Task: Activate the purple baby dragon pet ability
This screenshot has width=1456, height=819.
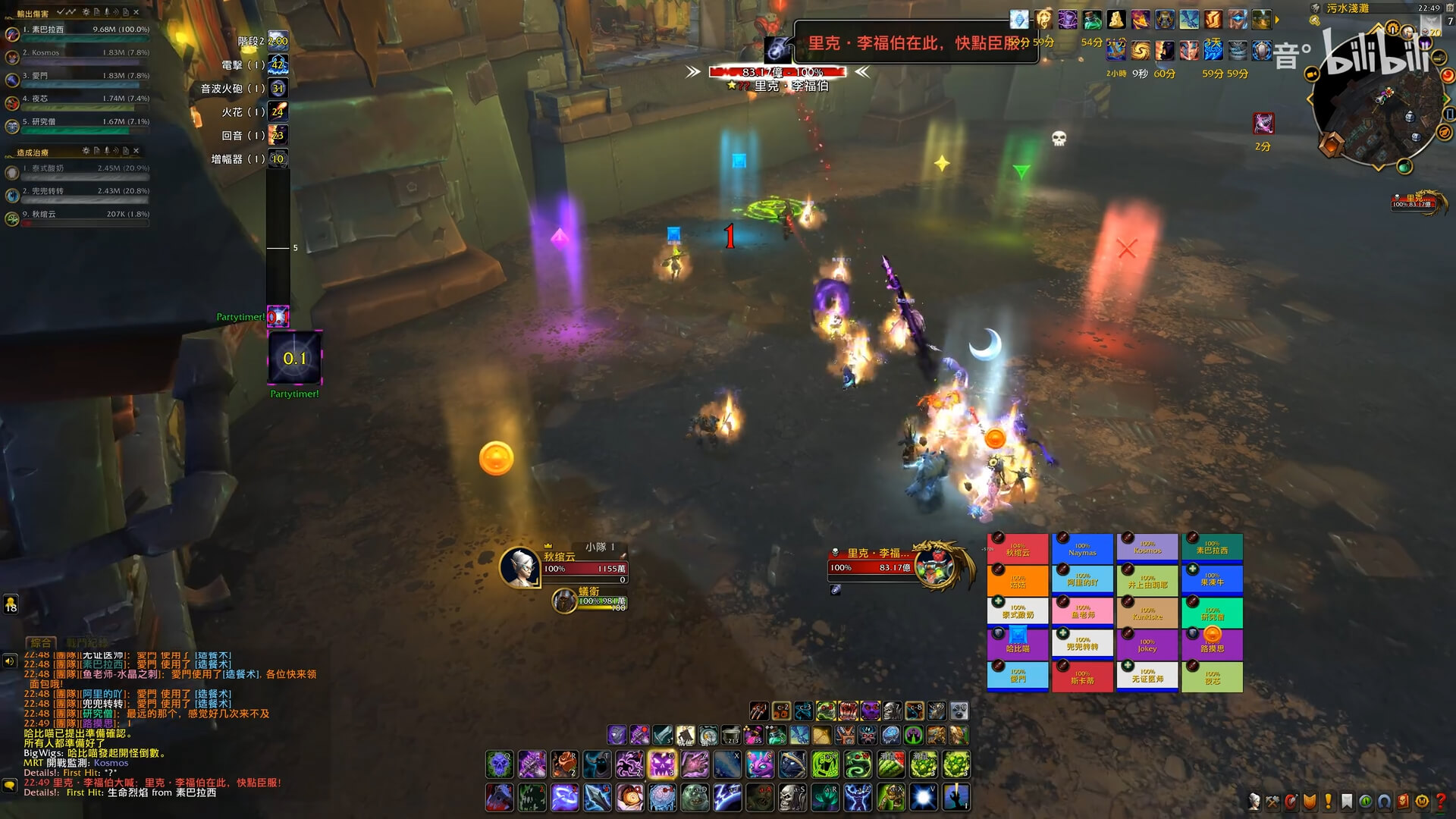Action: coord(759,765)
